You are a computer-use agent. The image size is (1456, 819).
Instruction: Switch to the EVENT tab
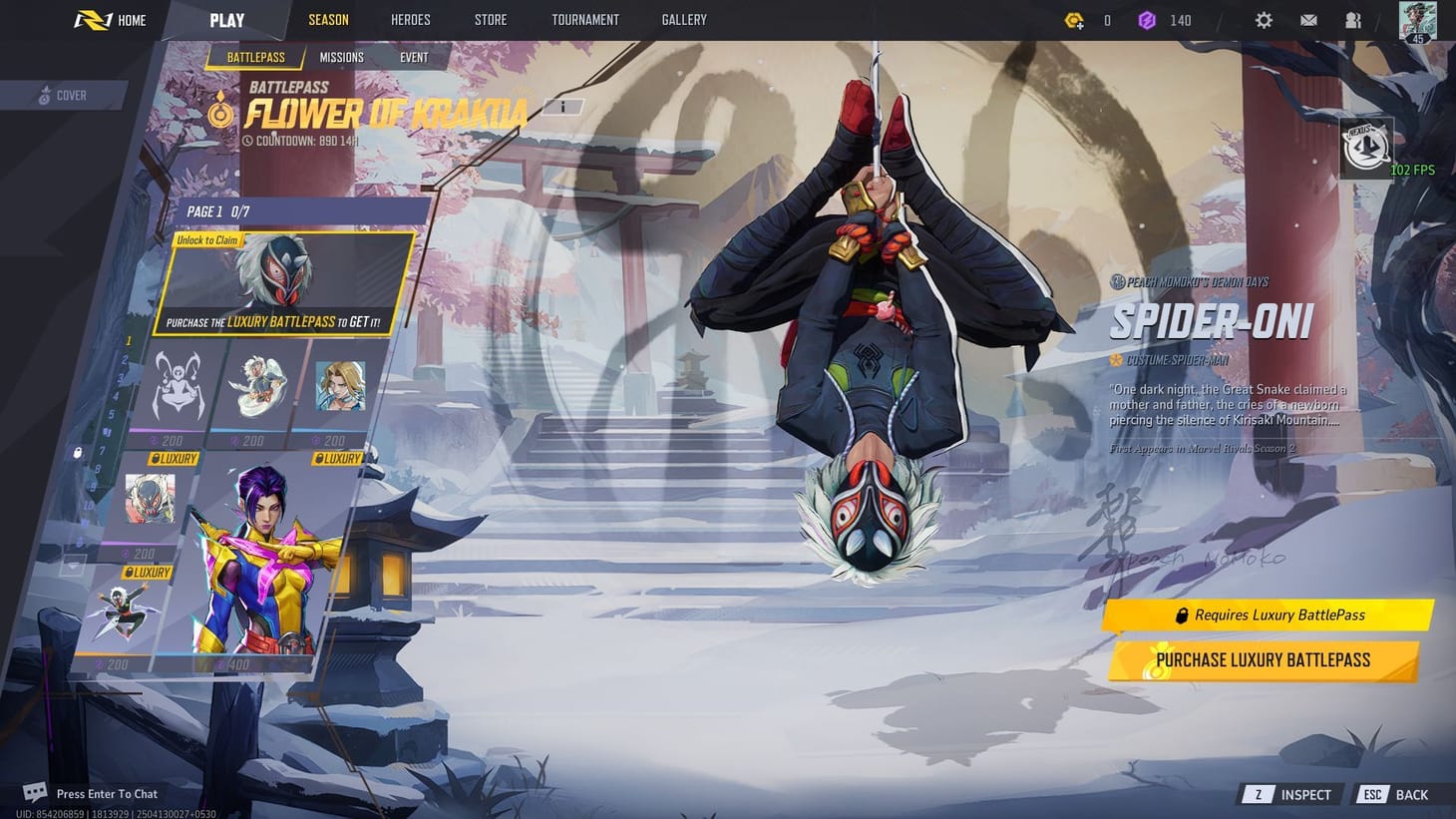point(414,57)
